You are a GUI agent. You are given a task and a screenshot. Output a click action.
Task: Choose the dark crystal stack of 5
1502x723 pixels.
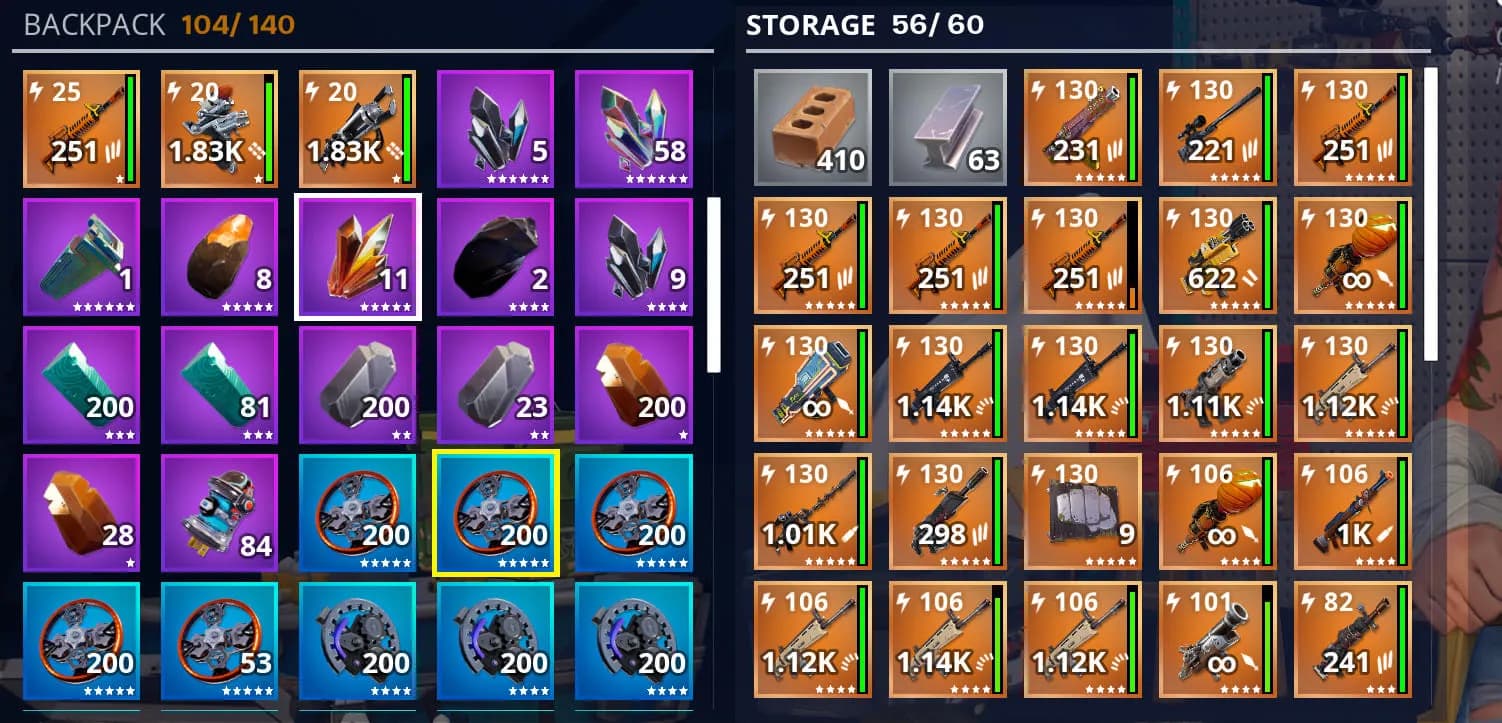click(x=496, y=129)
